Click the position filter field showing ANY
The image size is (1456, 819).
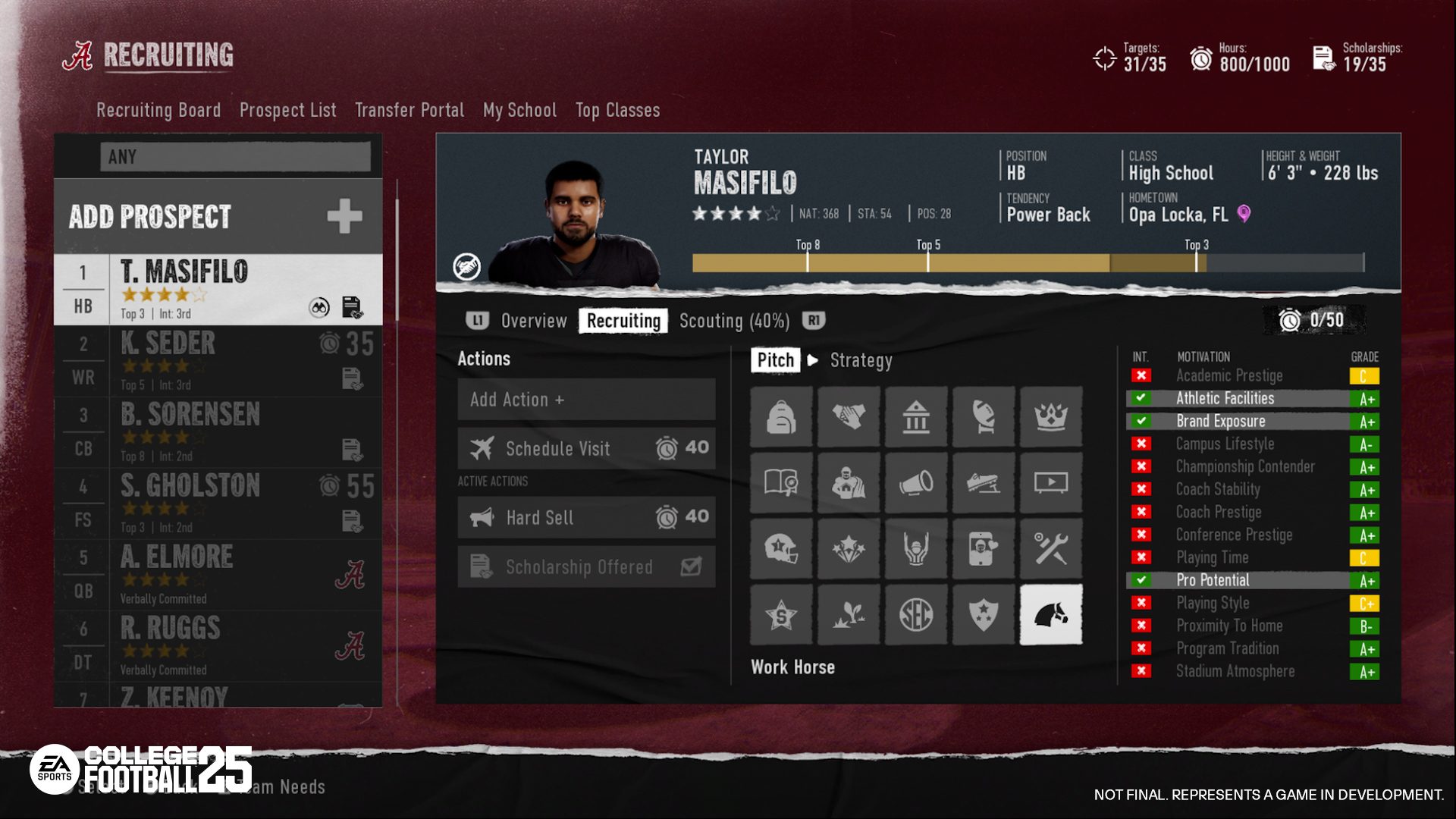235,157
